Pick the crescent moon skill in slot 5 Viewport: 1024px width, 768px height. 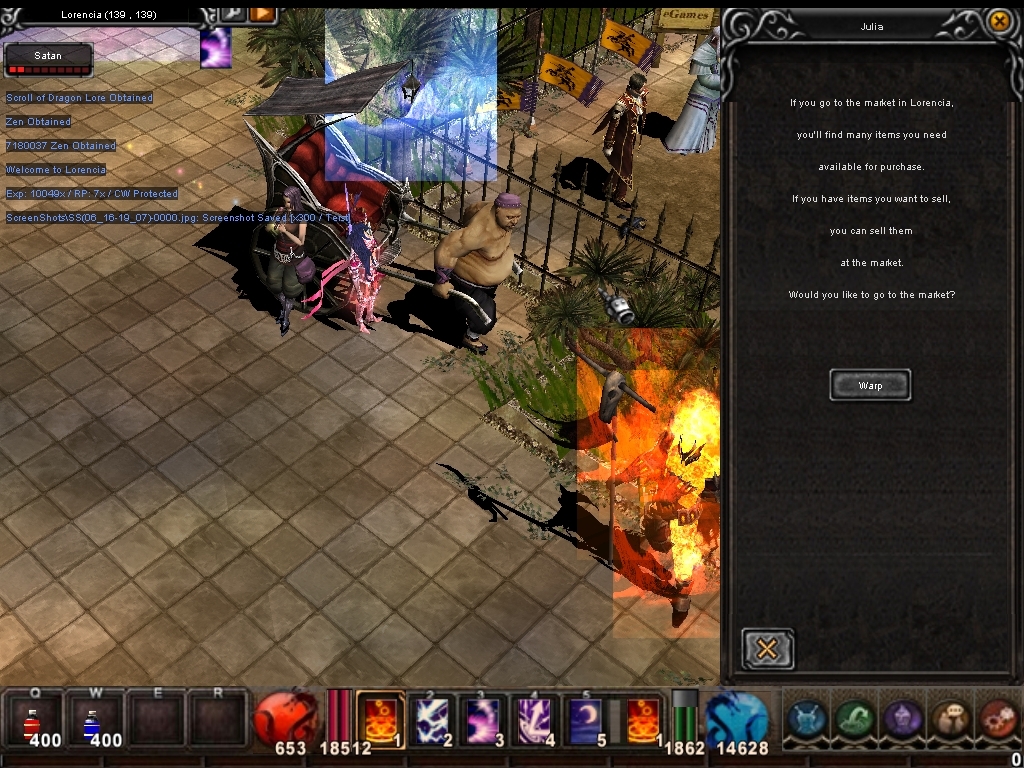click(x=588, y=718)
